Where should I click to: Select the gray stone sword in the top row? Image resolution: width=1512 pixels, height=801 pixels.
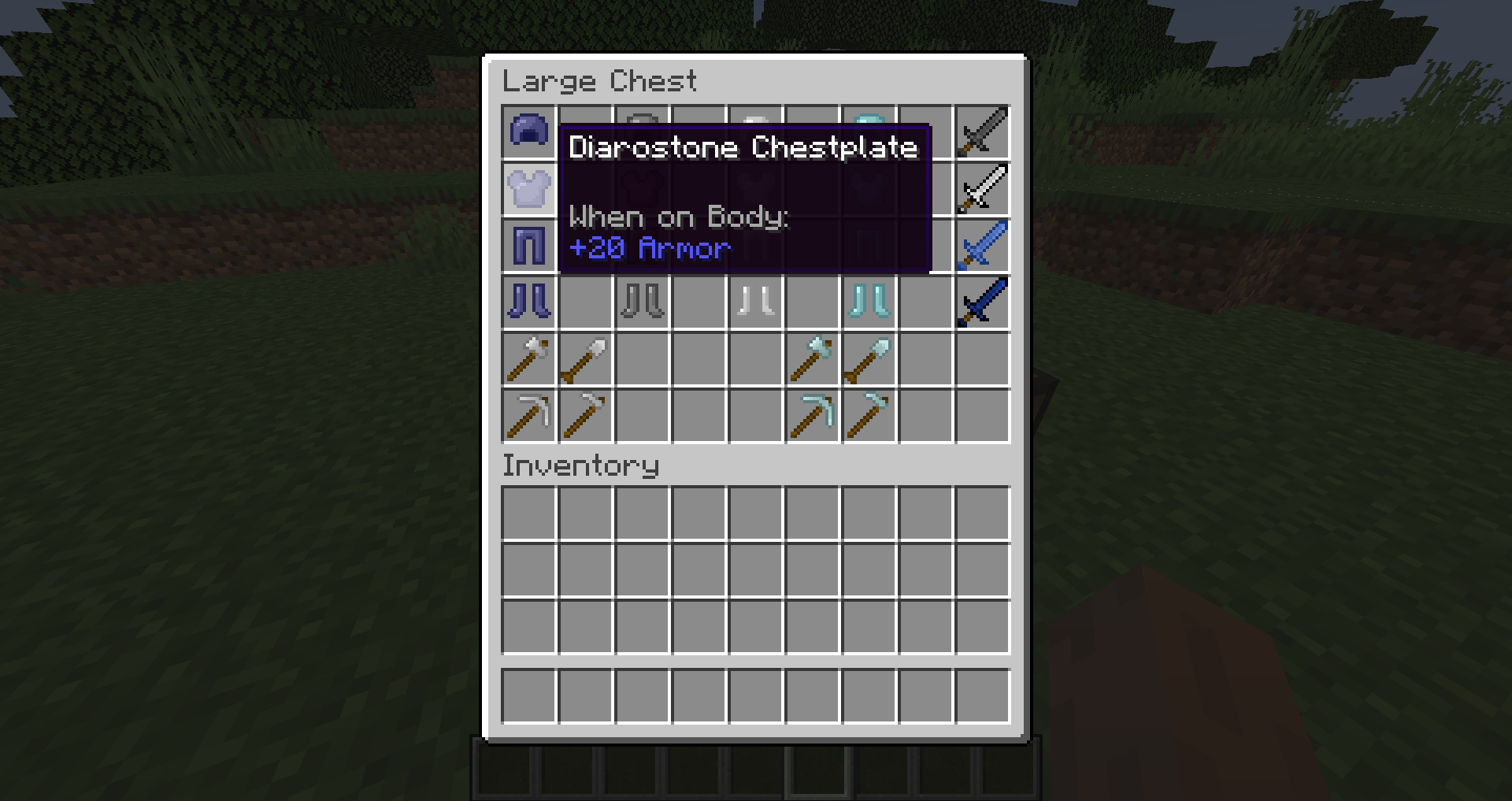[983, 133]
